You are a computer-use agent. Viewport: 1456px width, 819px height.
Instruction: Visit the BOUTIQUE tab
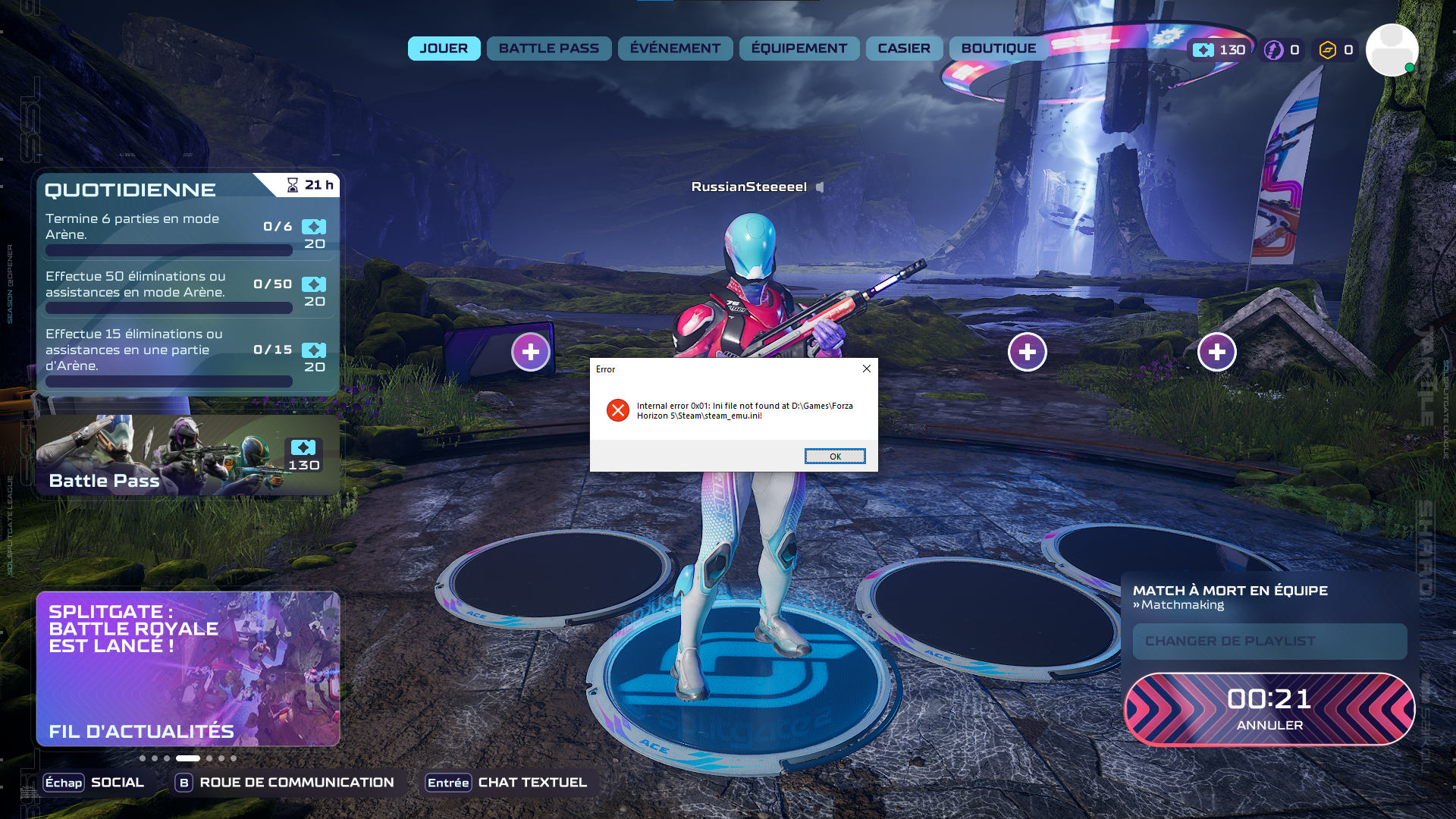998,49
